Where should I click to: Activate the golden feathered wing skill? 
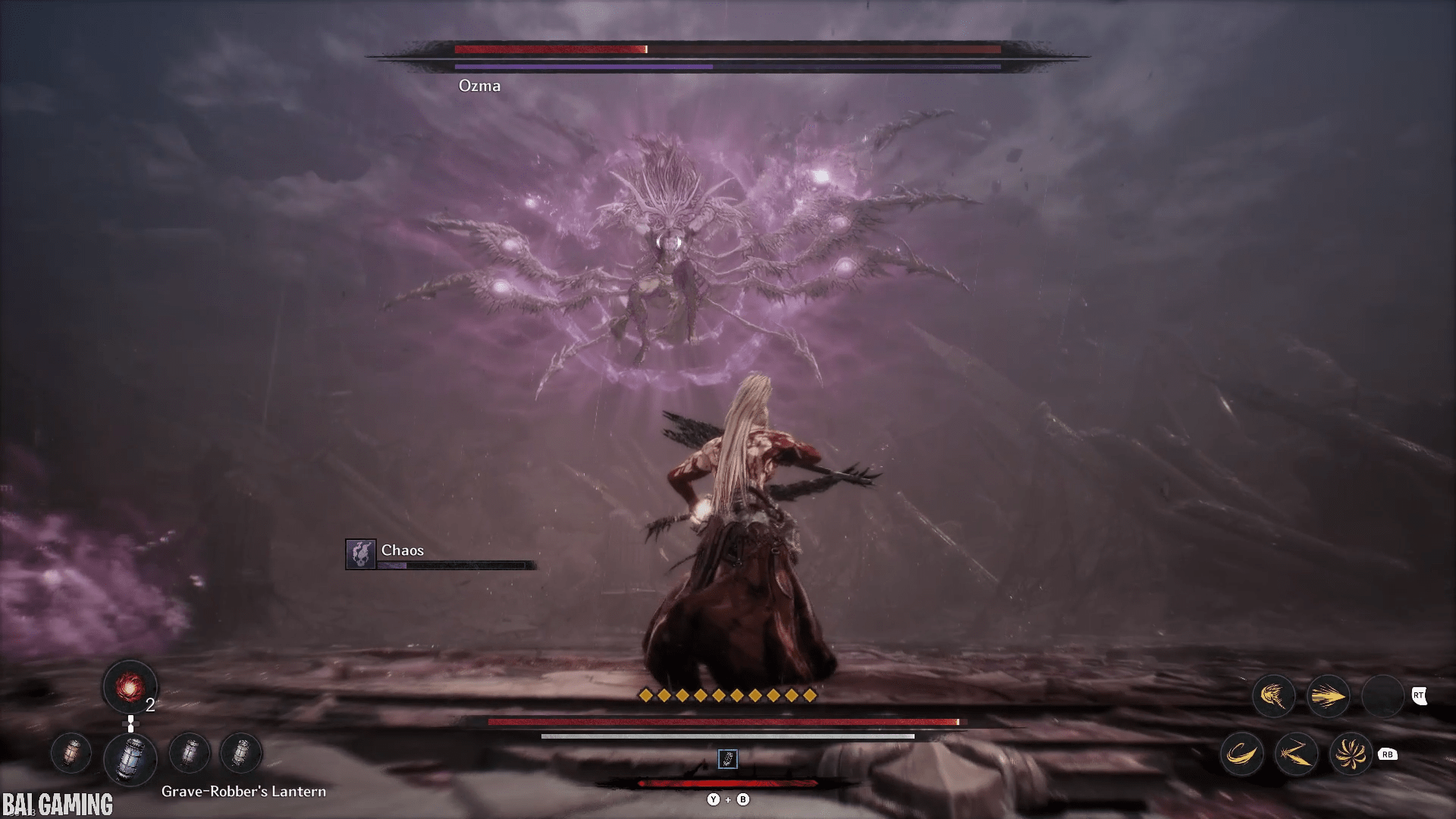tap(1273, 695)
